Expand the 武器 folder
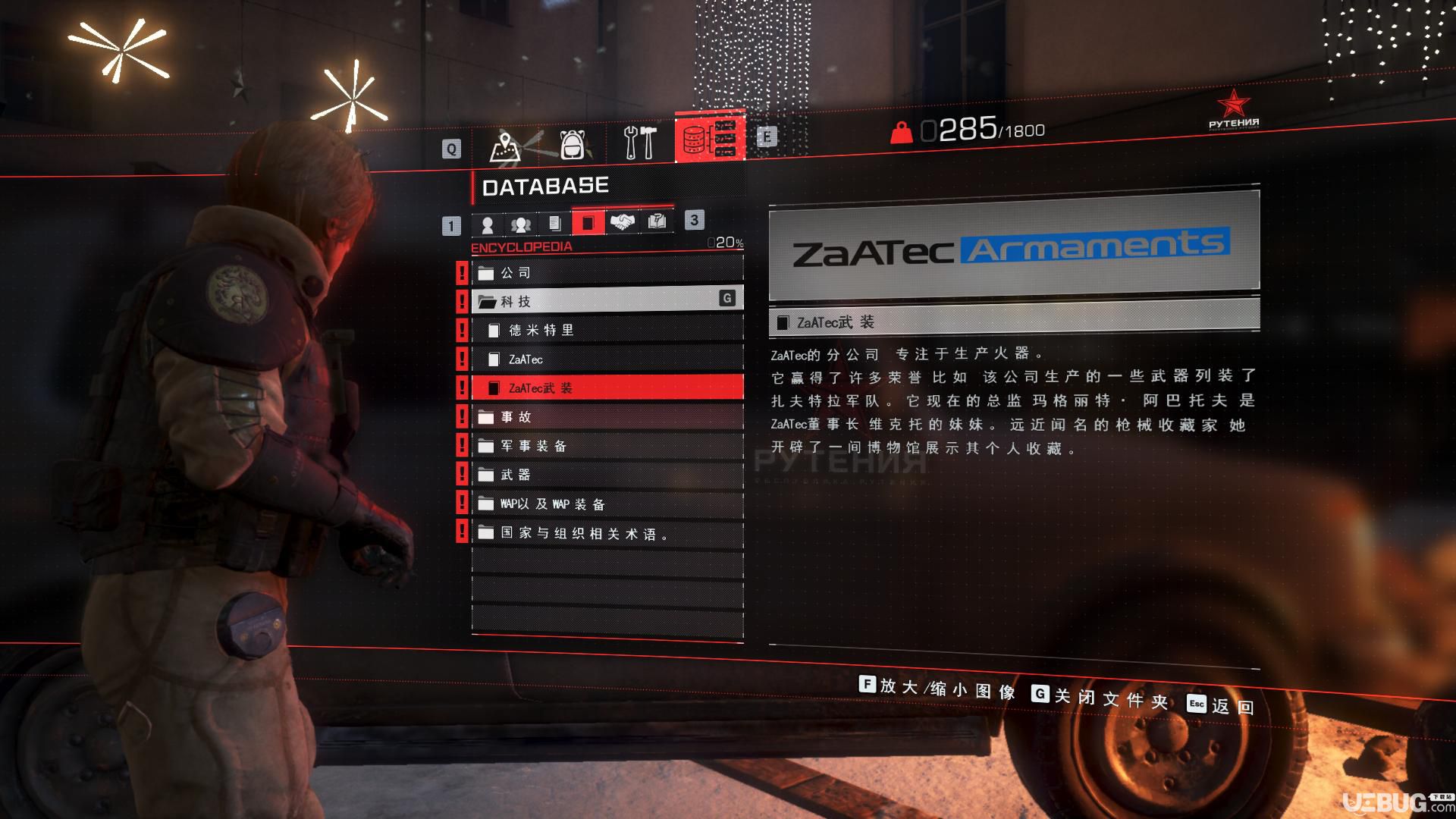1456x819 pixels. 607,475
